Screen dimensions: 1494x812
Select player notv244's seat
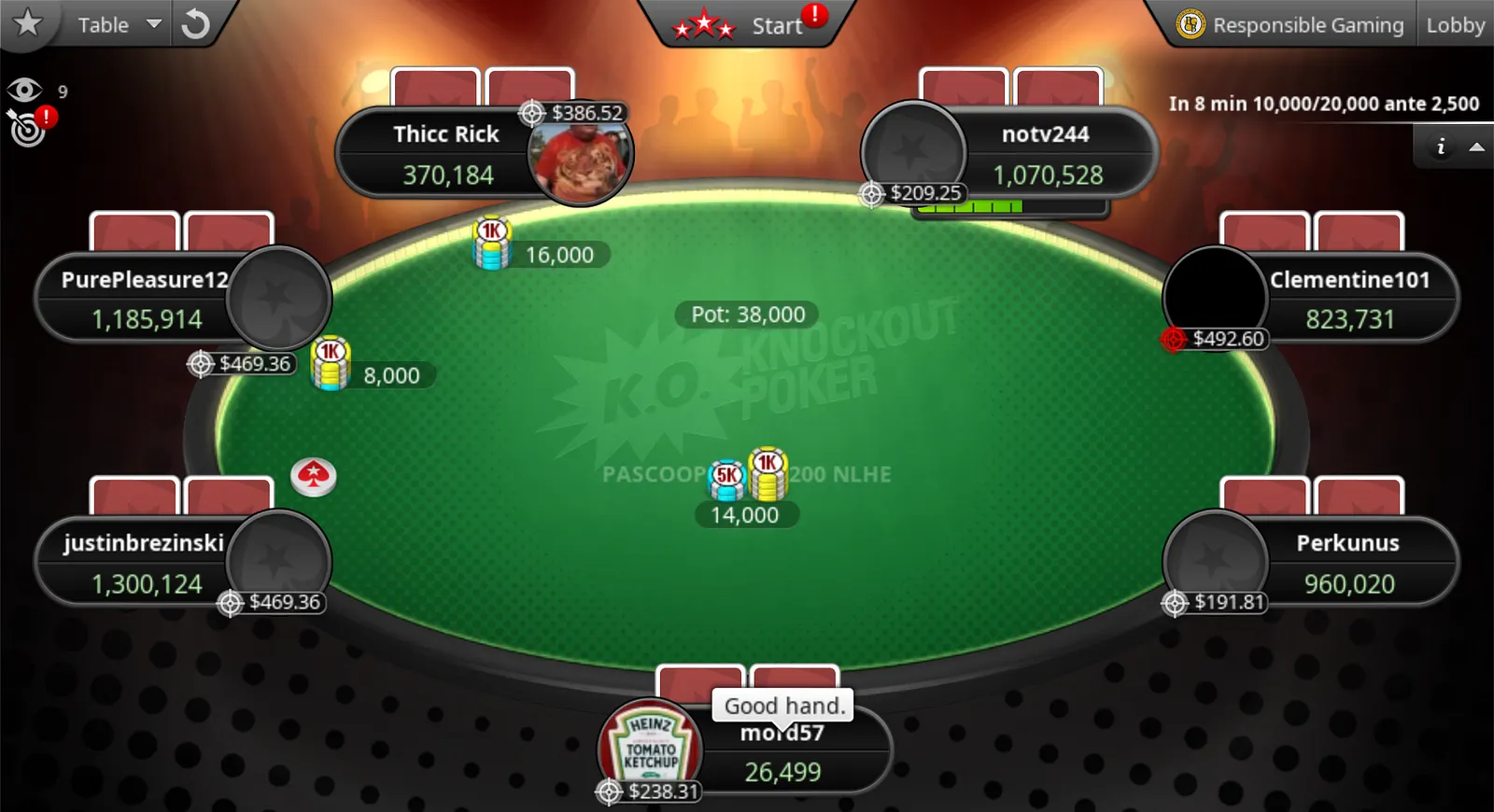pyautogui.click(x=1046, y=154)
